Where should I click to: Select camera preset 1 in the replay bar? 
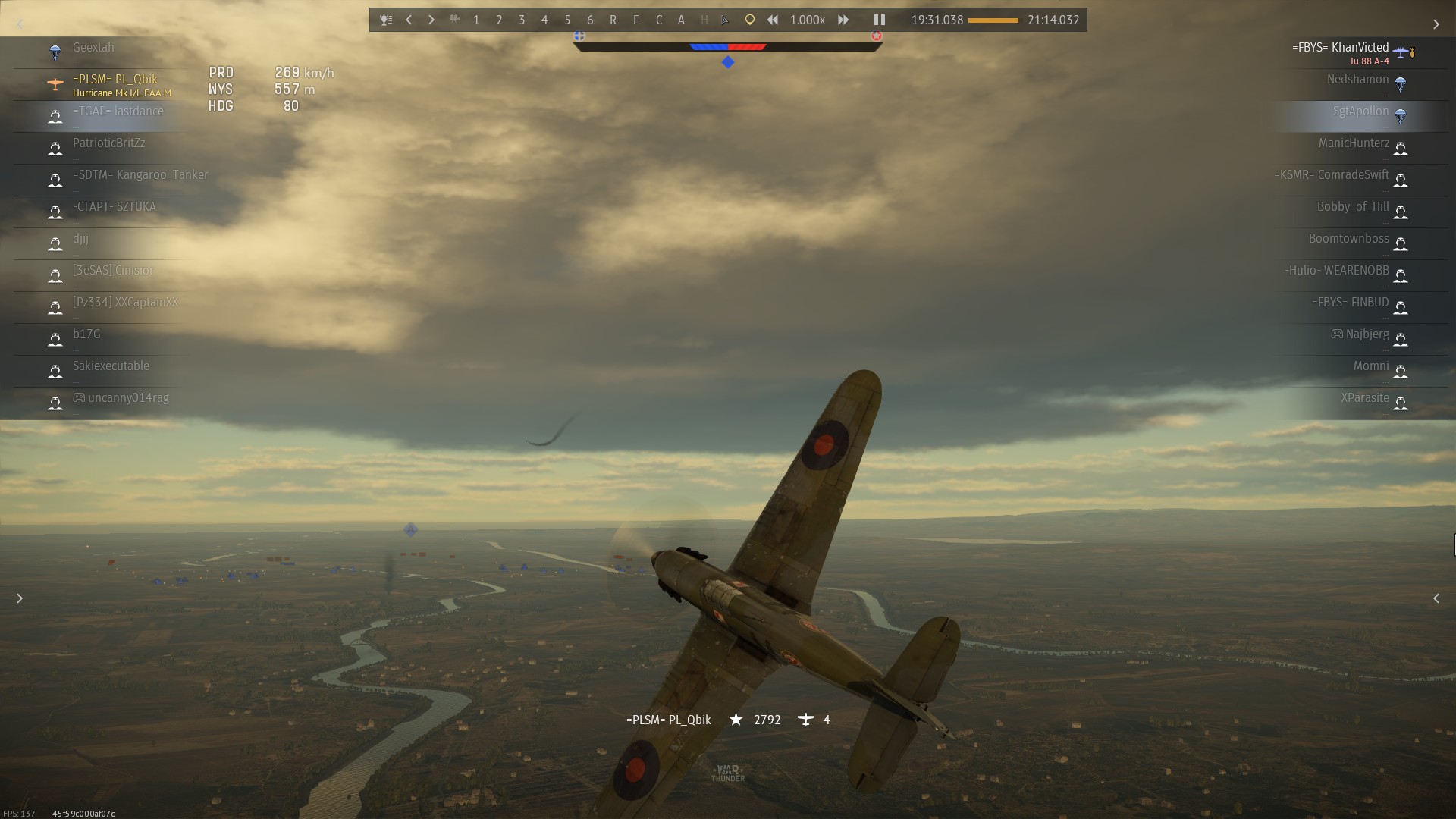point(476,20)
